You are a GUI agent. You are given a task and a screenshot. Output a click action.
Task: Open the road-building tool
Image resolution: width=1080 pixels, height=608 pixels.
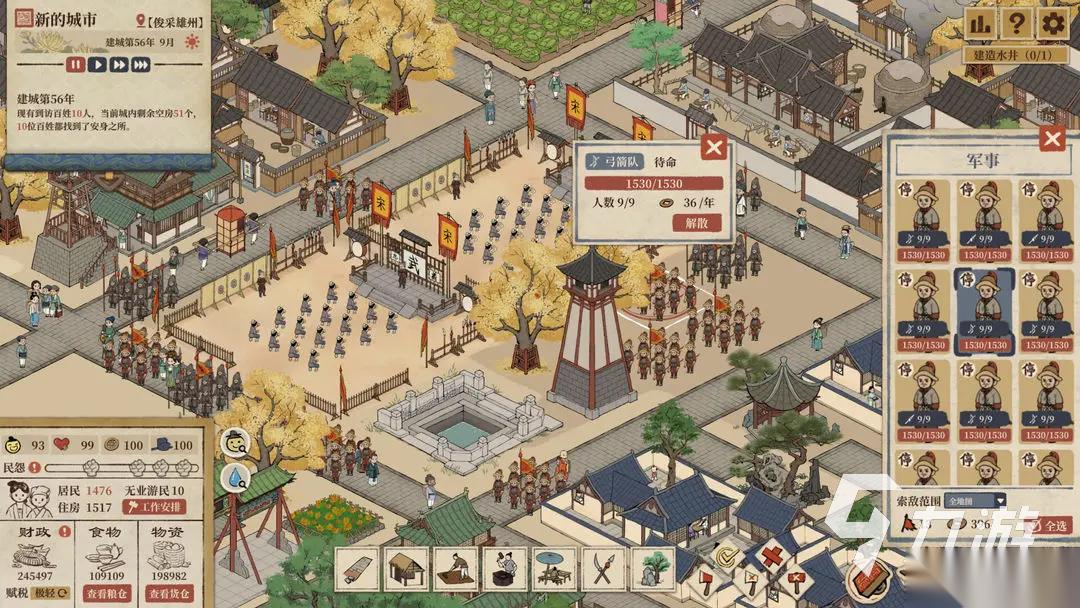[358, 569]
